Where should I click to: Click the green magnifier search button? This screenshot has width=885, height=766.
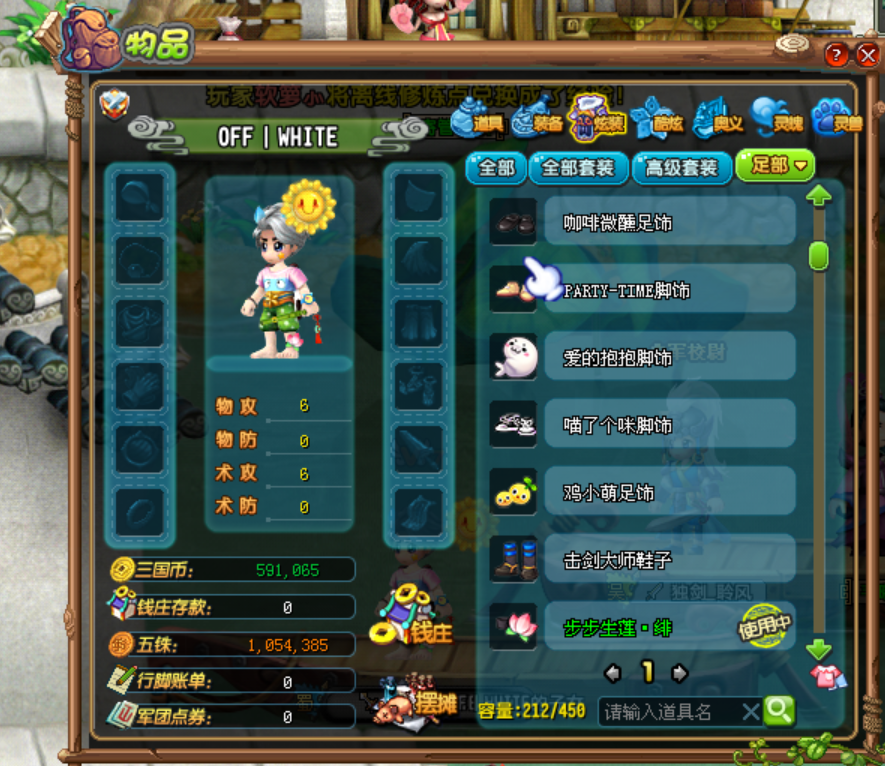coord(779,711)
